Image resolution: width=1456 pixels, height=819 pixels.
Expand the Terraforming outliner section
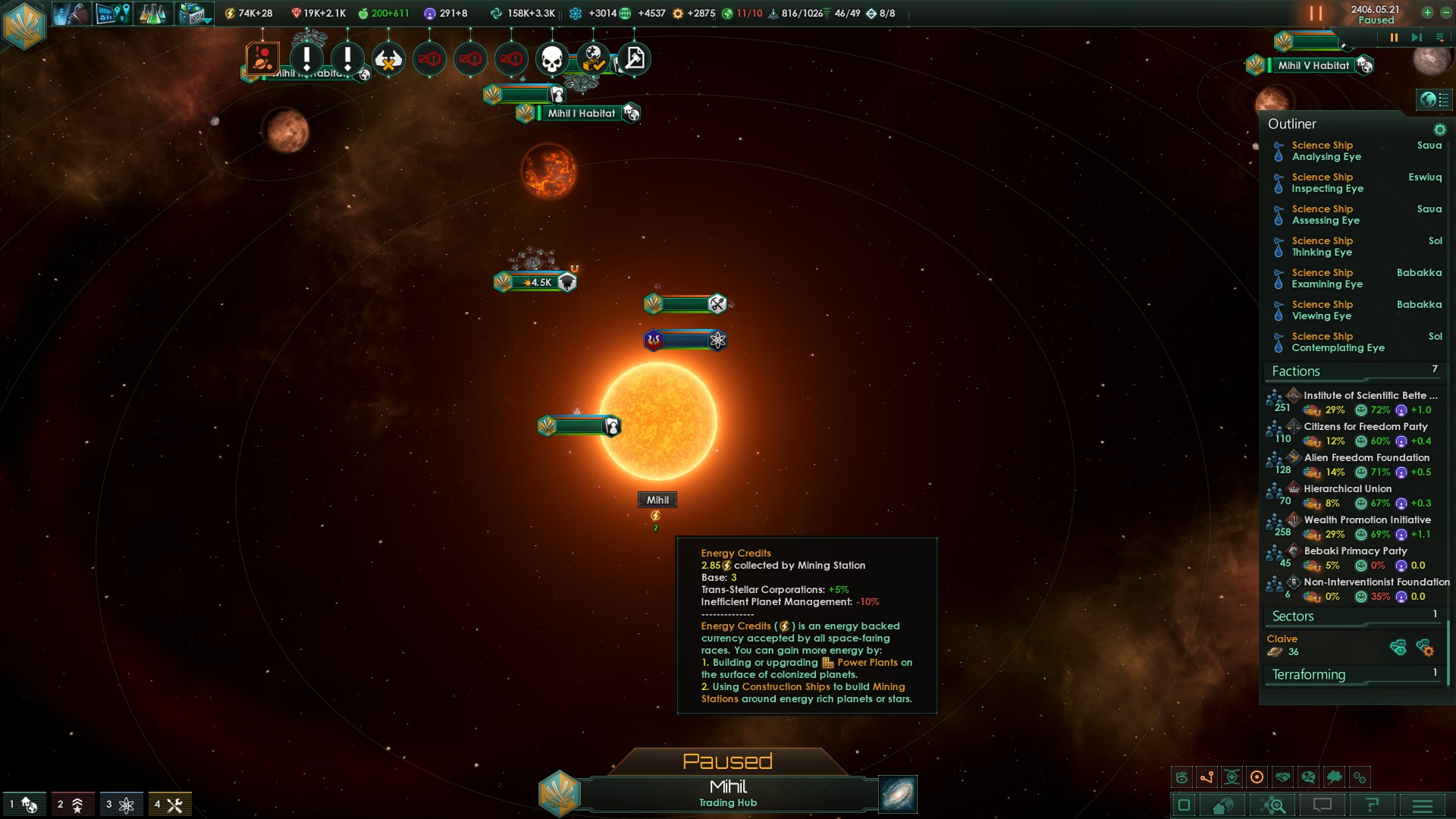coord(1309,674)
